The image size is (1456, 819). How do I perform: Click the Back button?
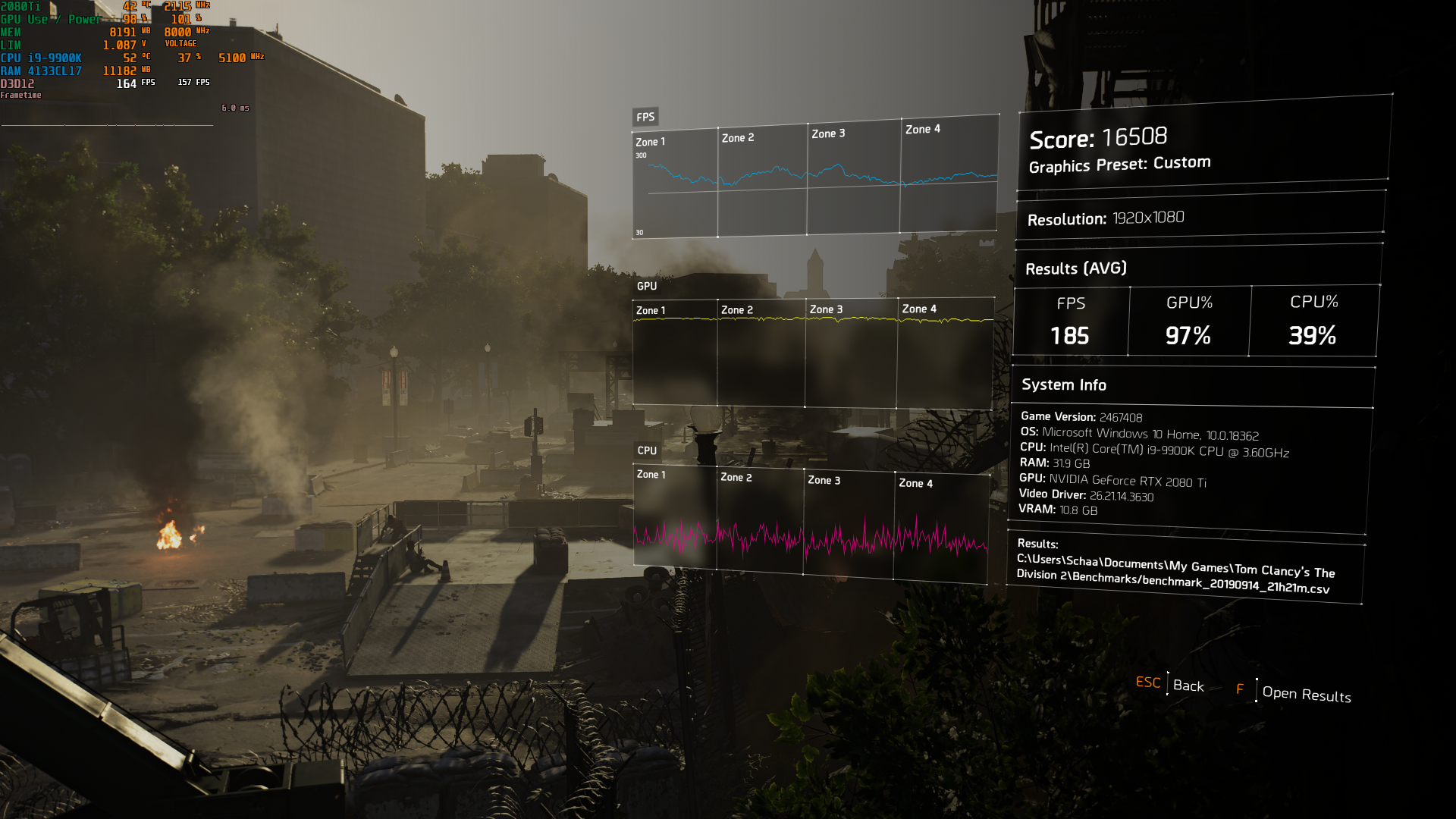pos(1187,686)
